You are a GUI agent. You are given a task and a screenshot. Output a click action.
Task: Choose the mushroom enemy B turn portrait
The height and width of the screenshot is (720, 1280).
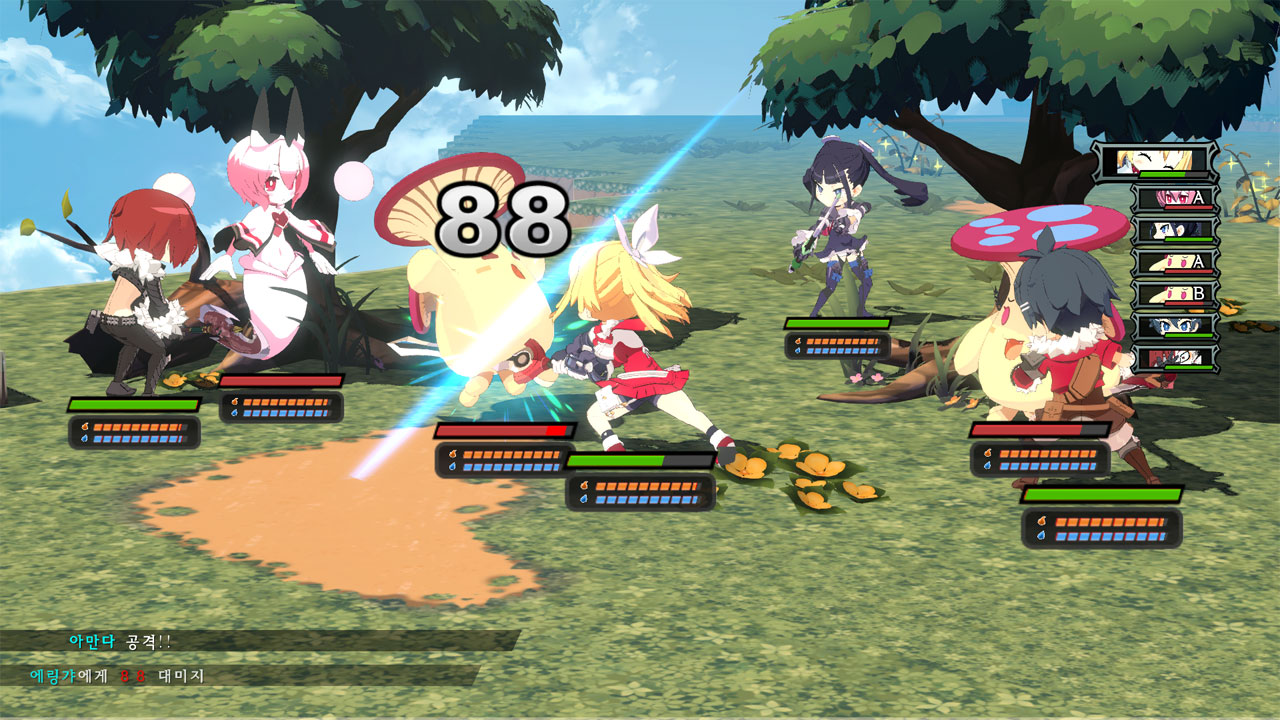tap(1173, 294)
